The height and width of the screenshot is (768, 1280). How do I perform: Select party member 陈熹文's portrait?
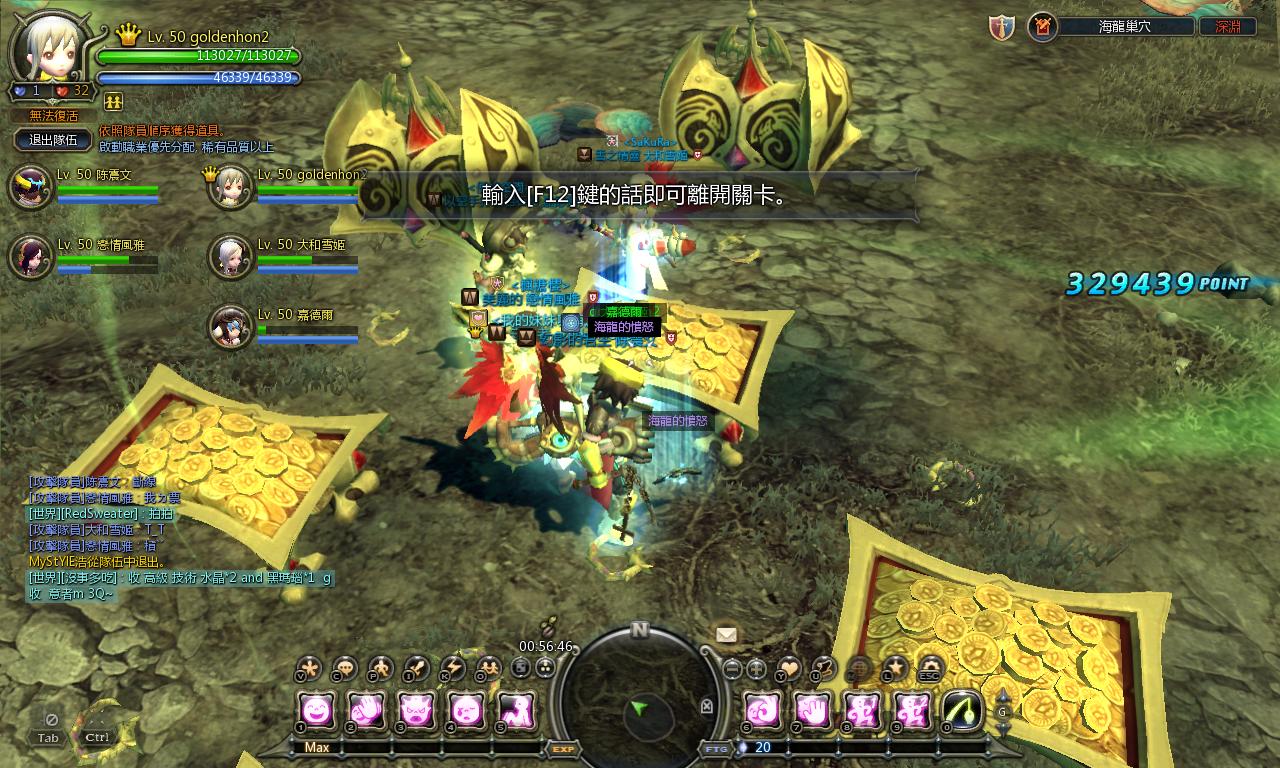30,188
